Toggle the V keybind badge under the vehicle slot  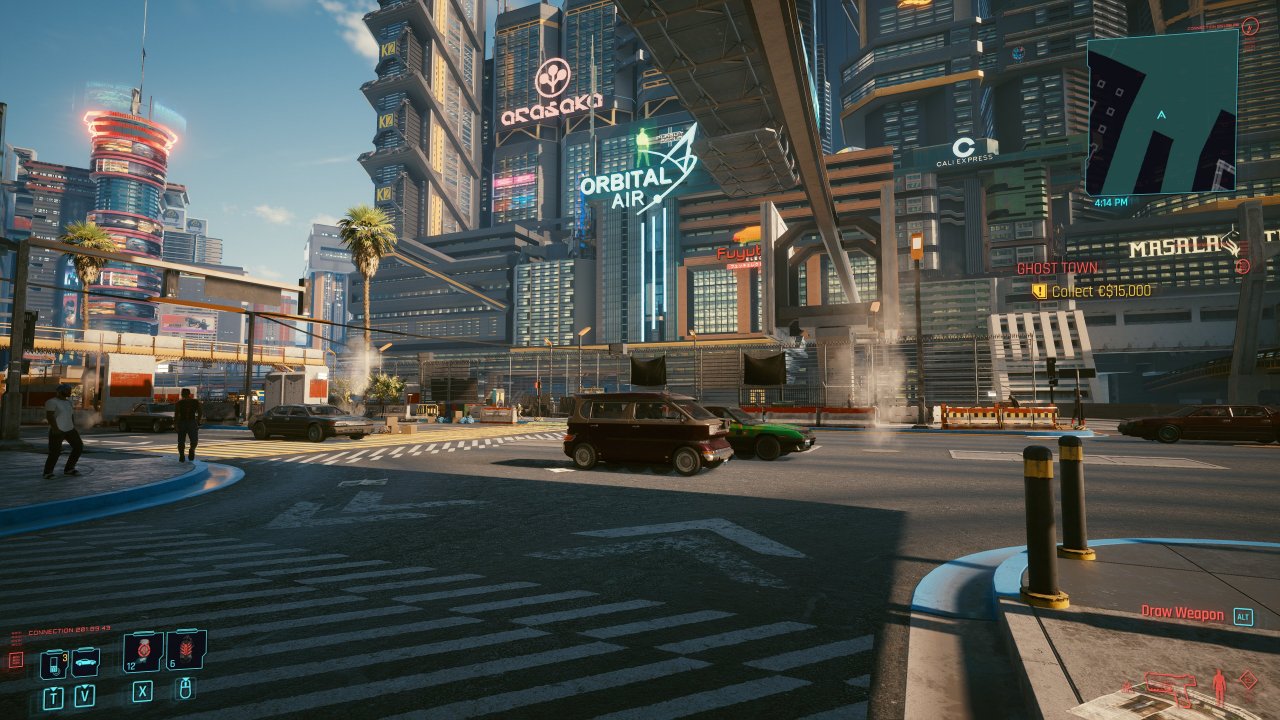[x=84, y=694]
